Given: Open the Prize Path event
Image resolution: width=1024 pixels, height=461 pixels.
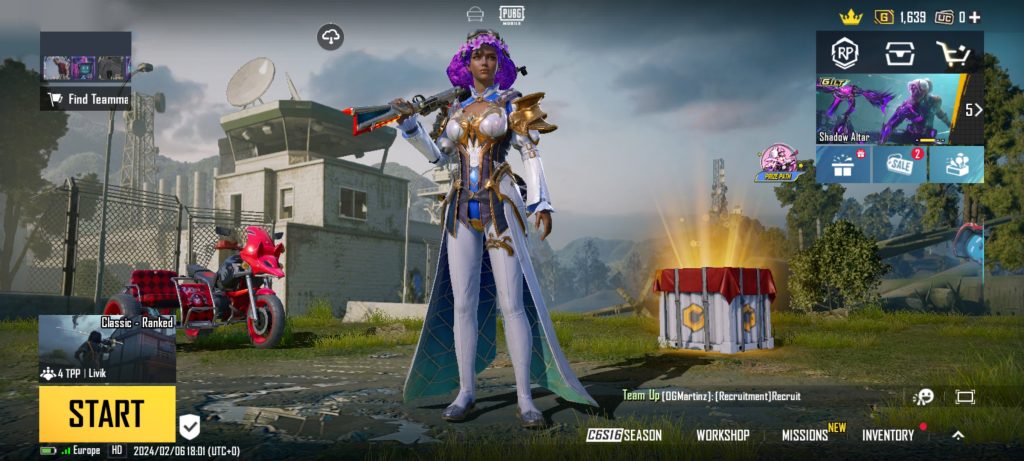Looking at the screenshot, I should (x=780, y=163).
